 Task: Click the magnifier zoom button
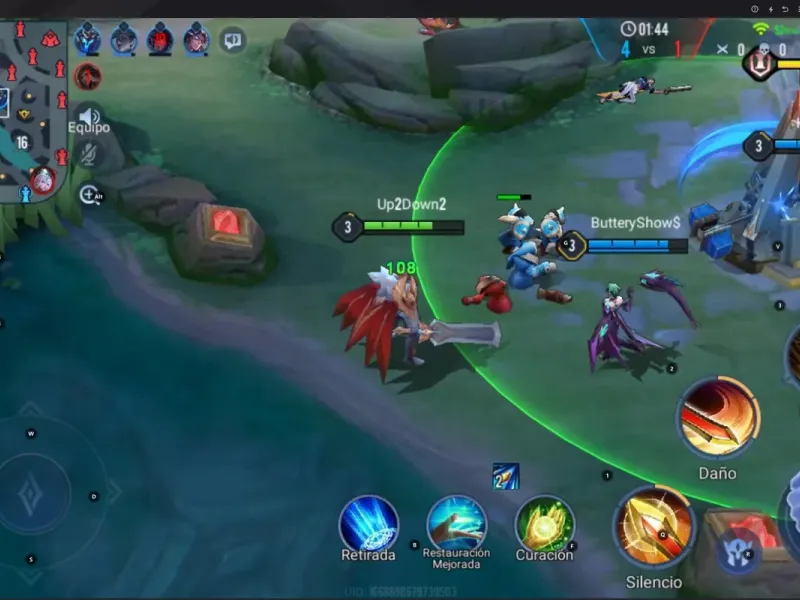(89, 195)
